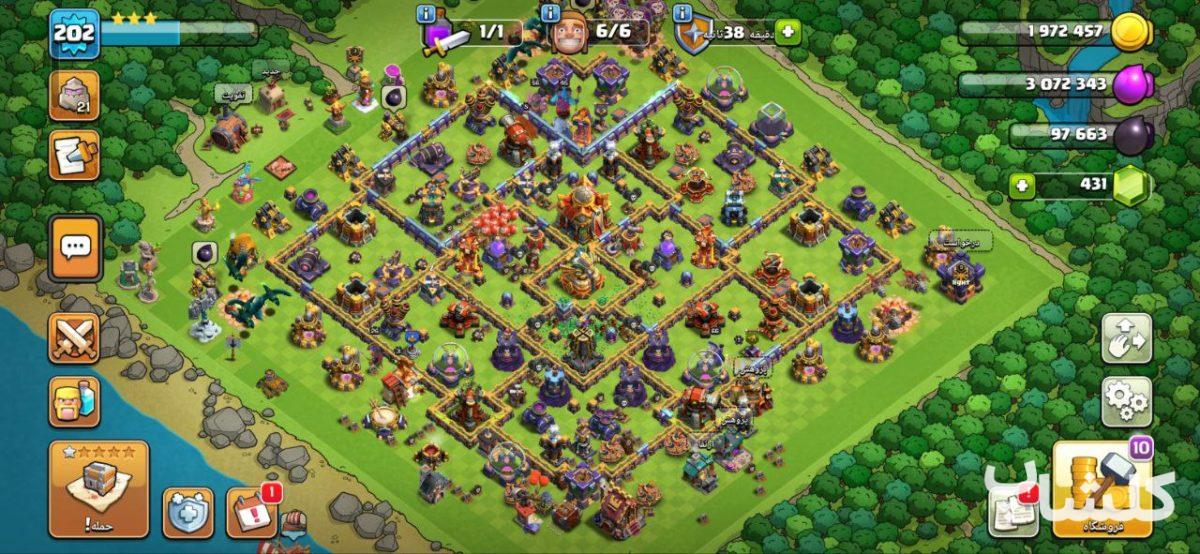Open the crossed swords button

[x=74, y=338]
